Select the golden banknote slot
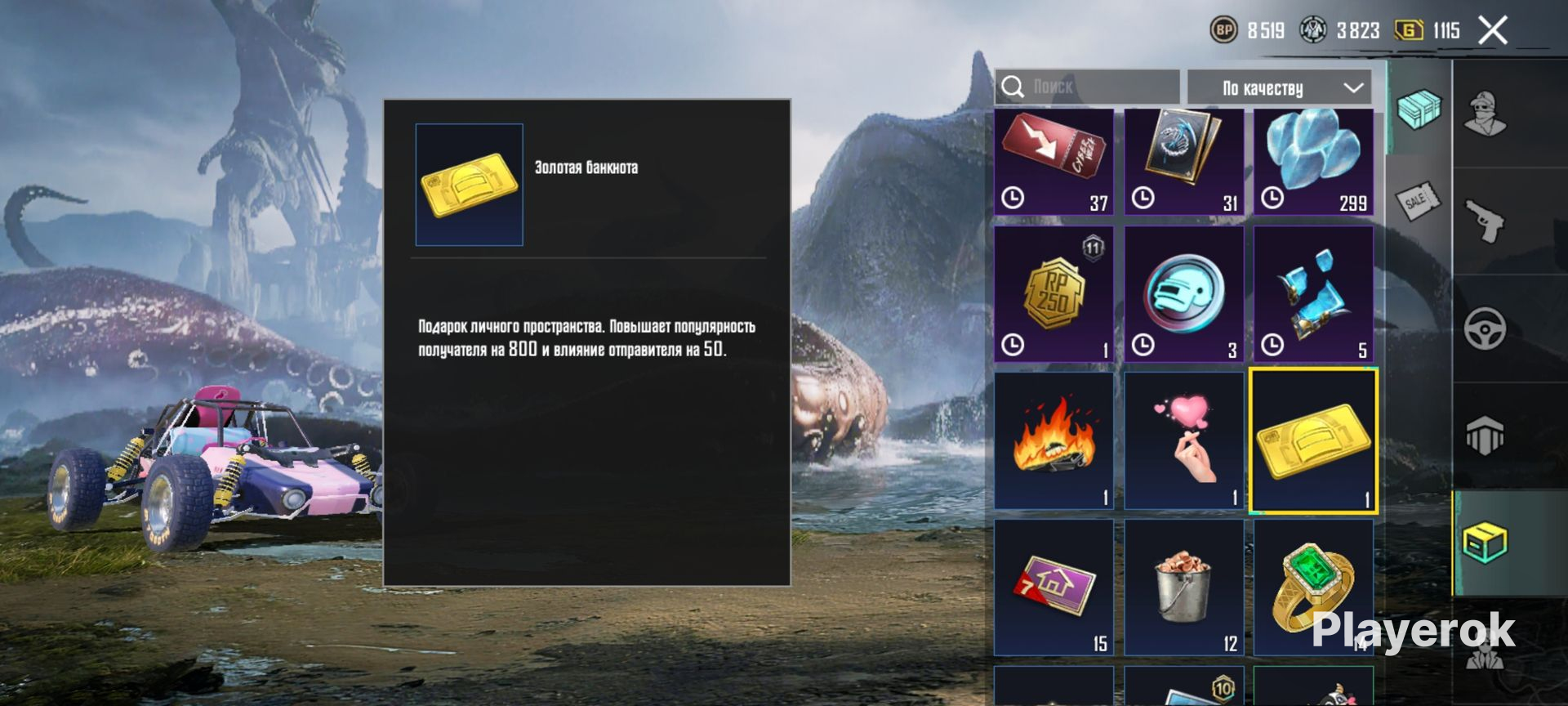Screen dimensions: 1568x706 [x=1313, y=441]
